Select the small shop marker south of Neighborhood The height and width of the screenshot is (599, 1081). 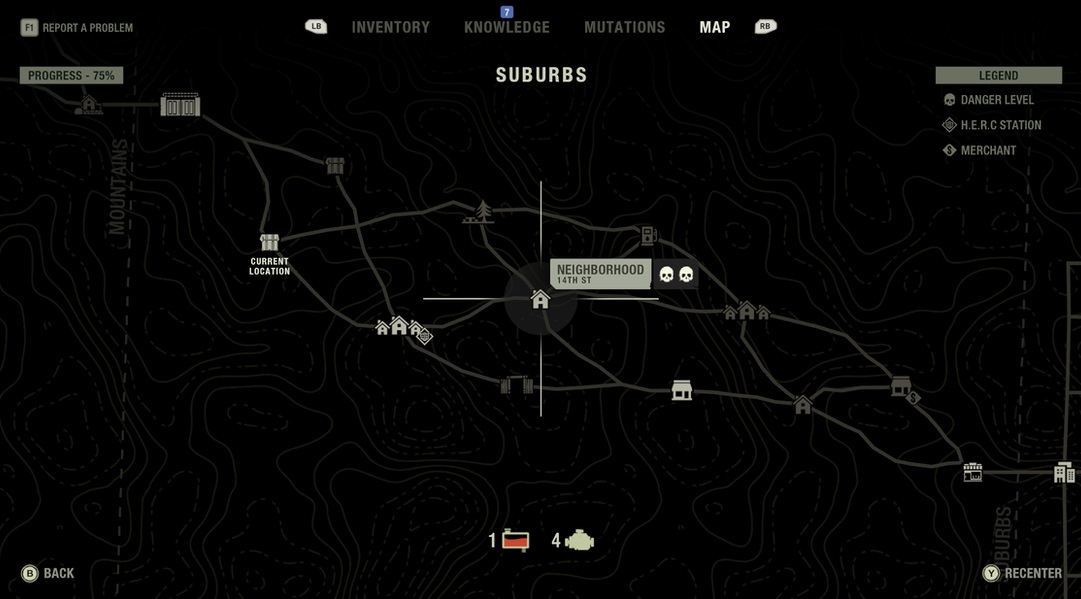click(682, 390)
